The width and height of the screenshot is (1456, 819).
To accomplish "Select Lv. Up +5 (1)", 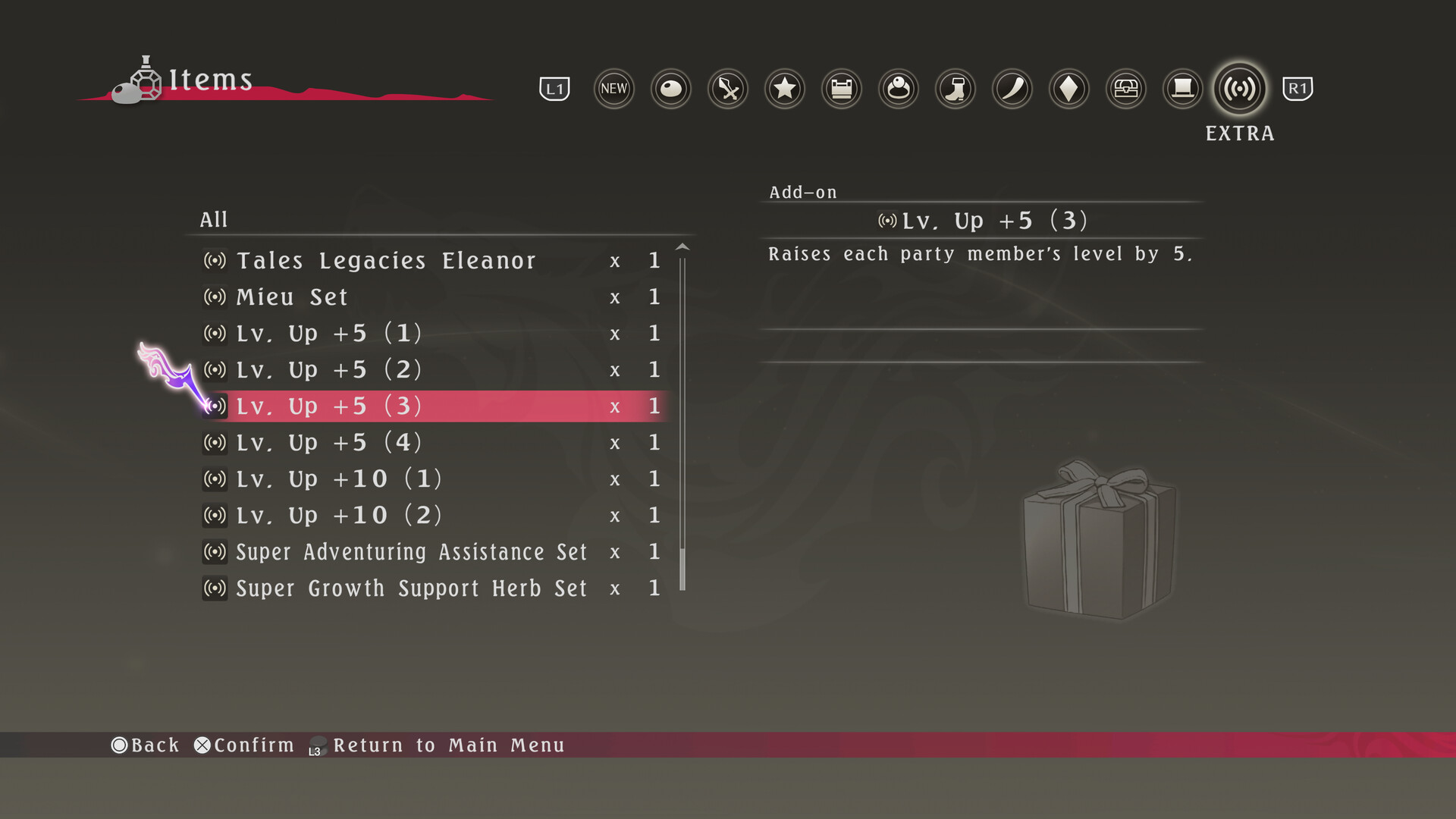I will point(328,334).
